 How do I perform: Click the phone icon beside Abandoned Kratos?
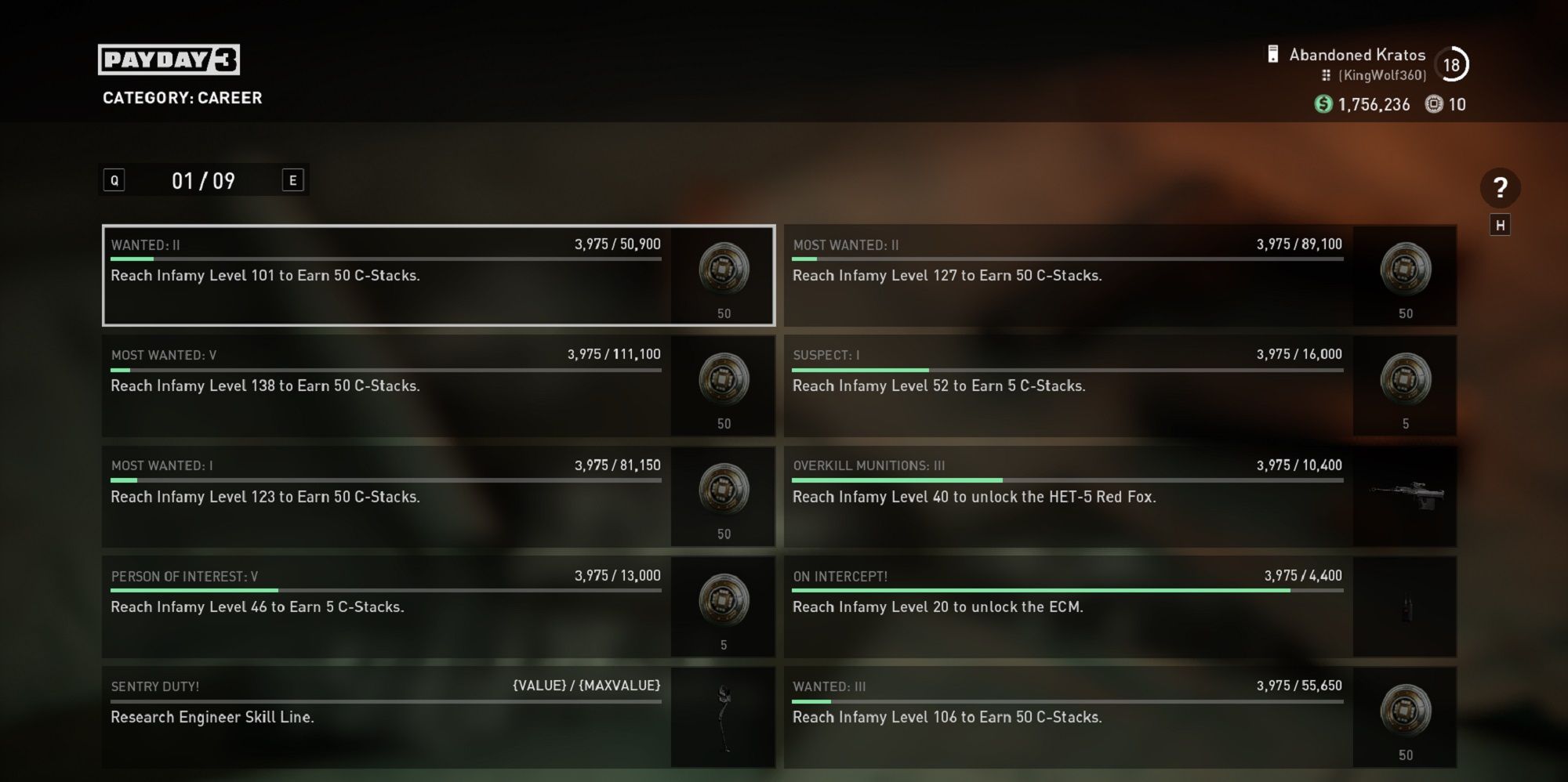point(1272,54)
